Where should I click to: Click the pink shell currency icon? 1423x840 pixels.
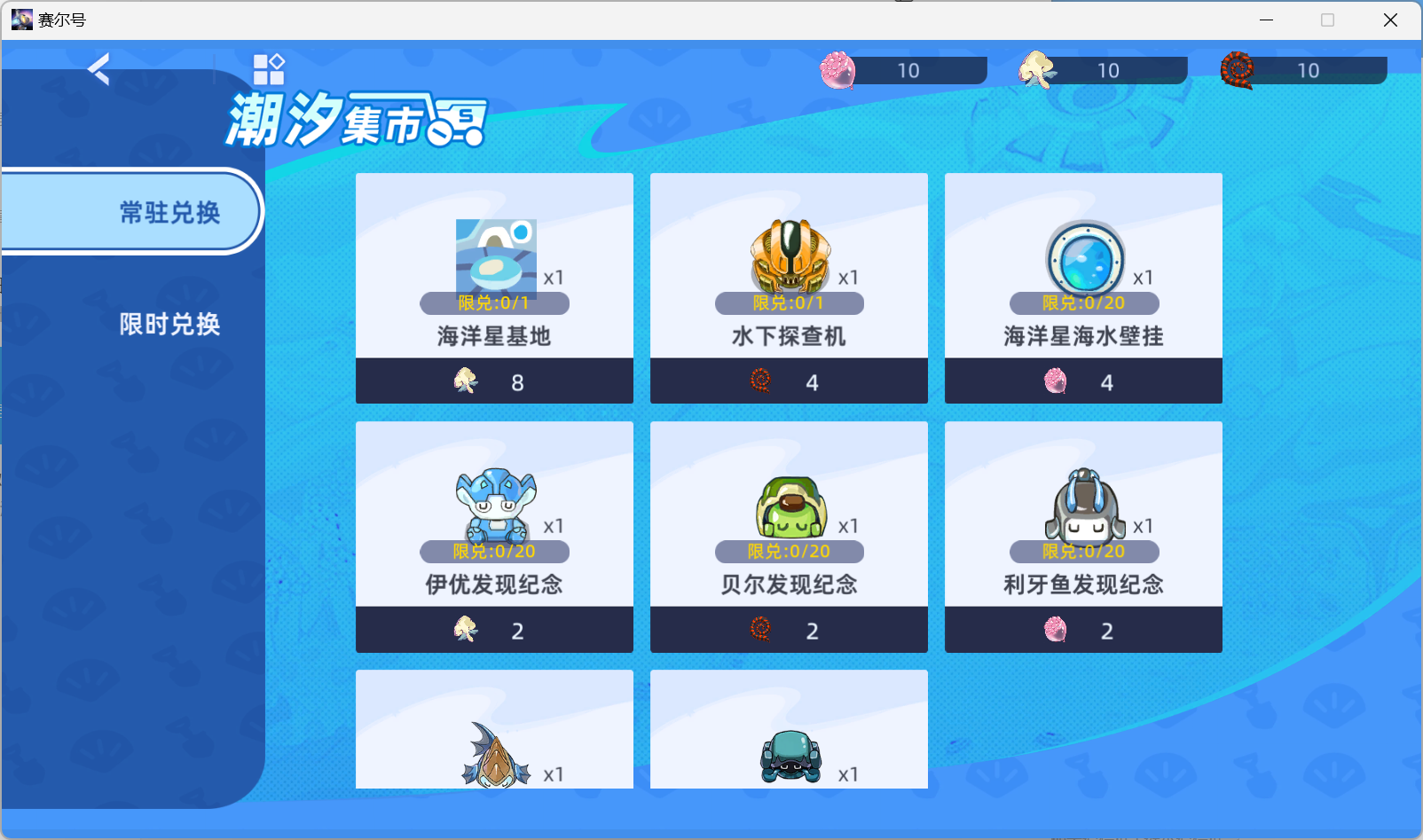coord(835,70)
